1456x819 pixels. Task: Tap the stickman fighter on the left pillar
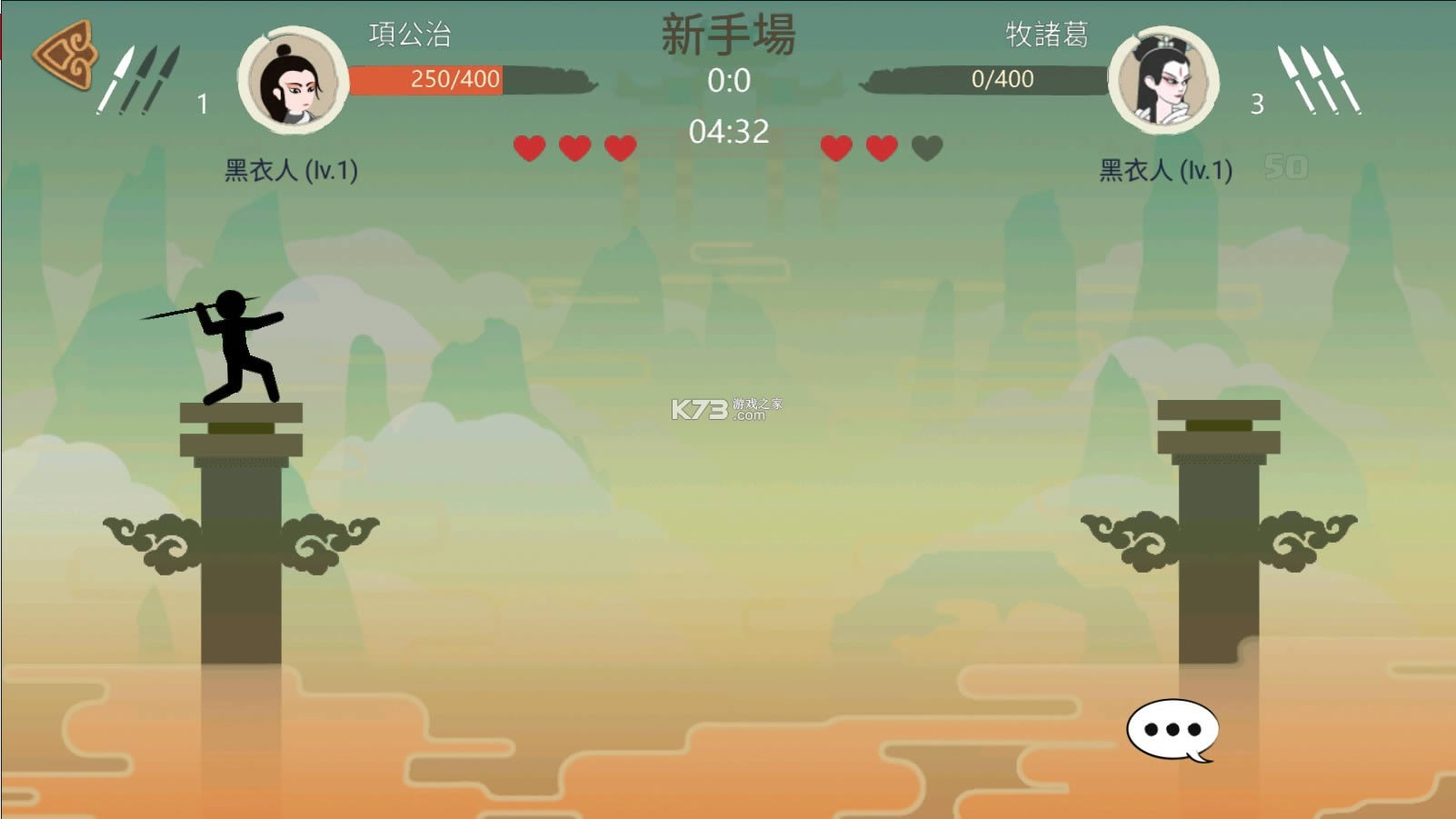click(x=236, y=345)
